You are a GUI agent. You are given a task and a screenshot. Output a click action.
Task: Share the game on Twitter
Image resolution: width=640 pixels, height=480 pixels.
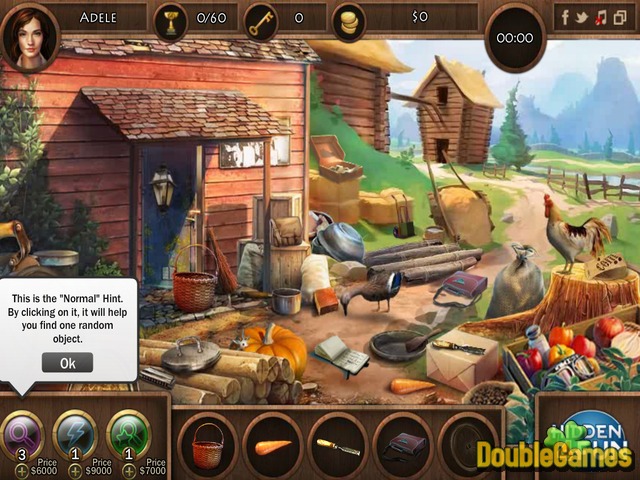[583, 17]
